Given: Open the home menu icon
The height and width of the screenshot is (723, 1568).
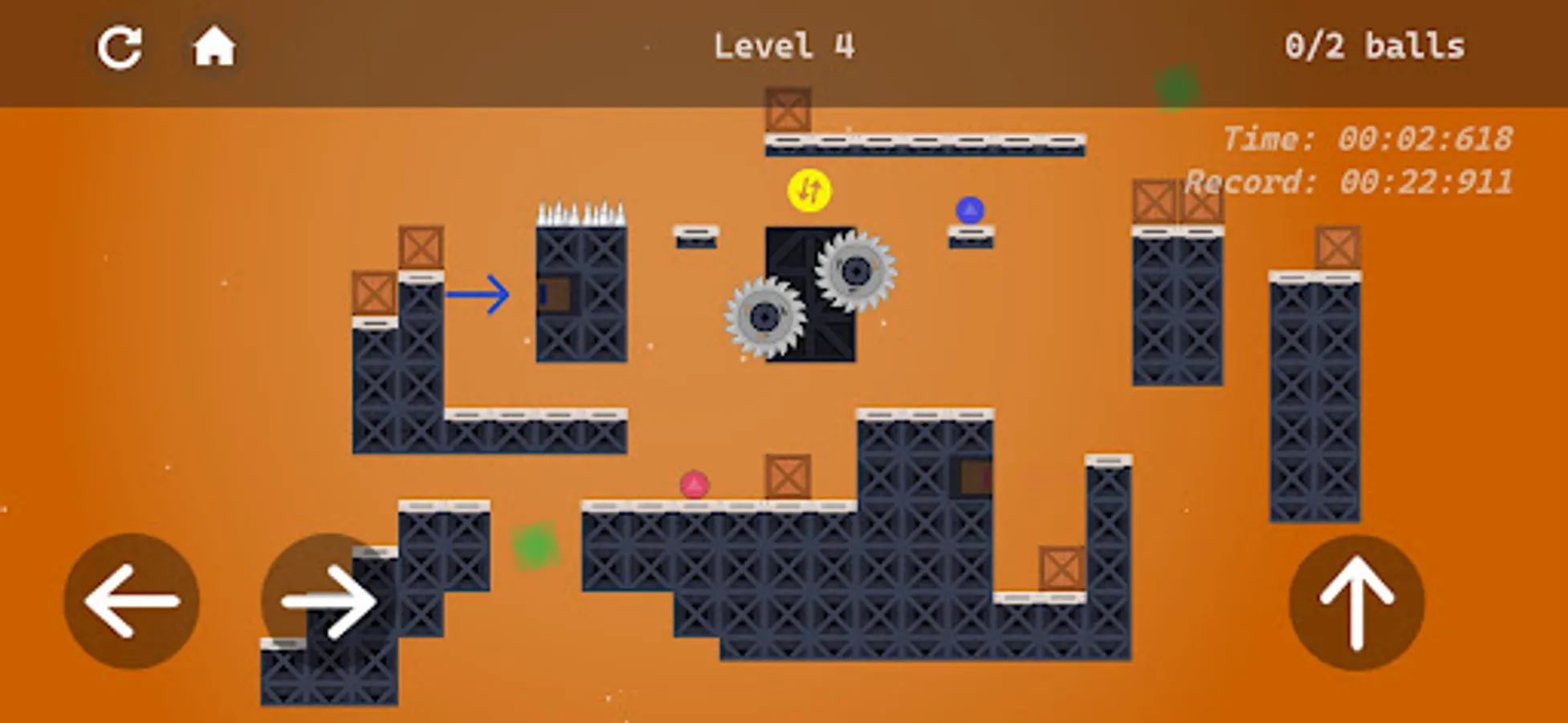Looking at the screenshot, I should tap(213, 46).
